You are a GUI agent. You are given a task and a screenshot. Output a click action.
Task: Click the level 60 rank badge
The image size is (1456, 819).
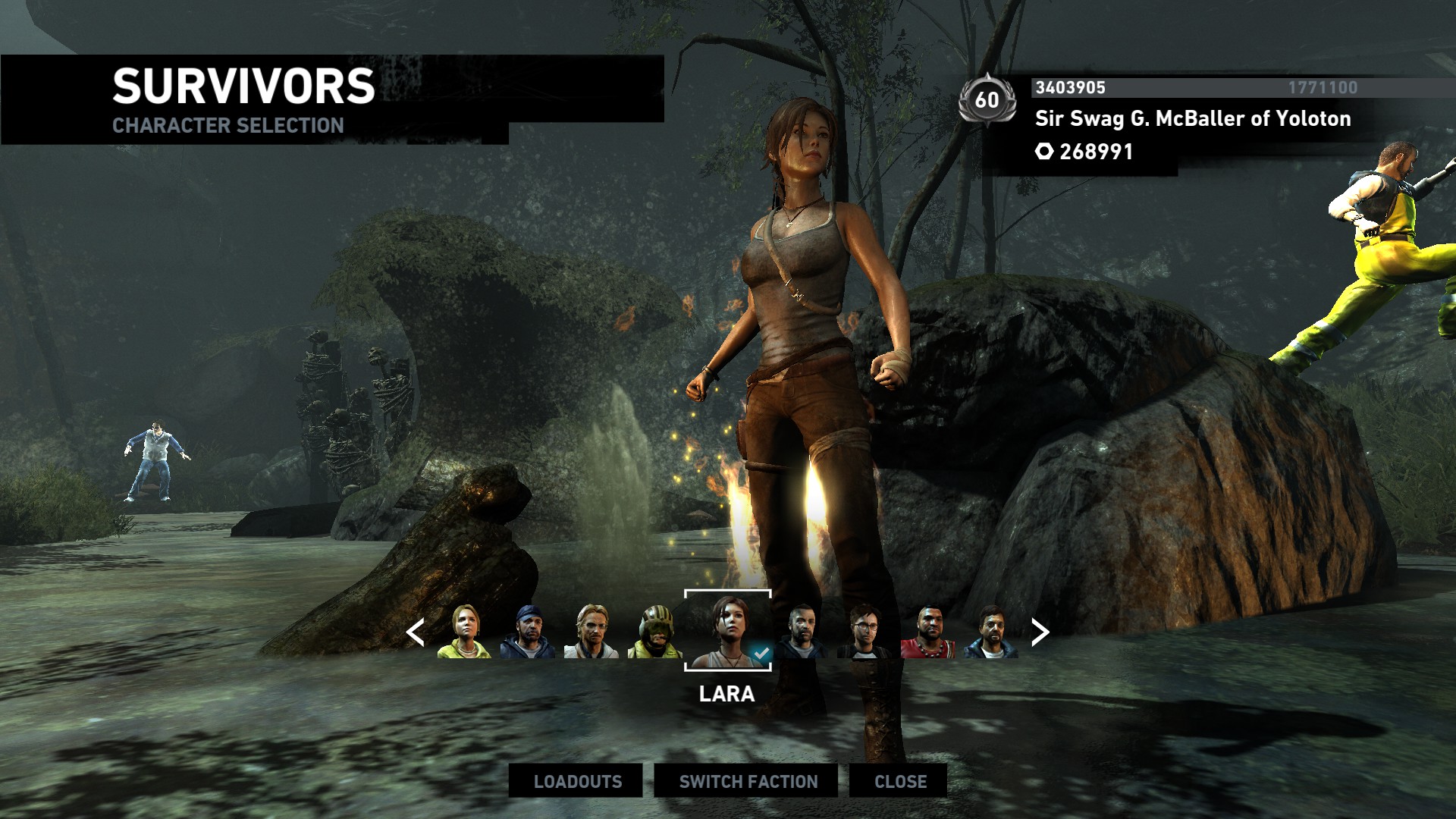click(987, 99)
